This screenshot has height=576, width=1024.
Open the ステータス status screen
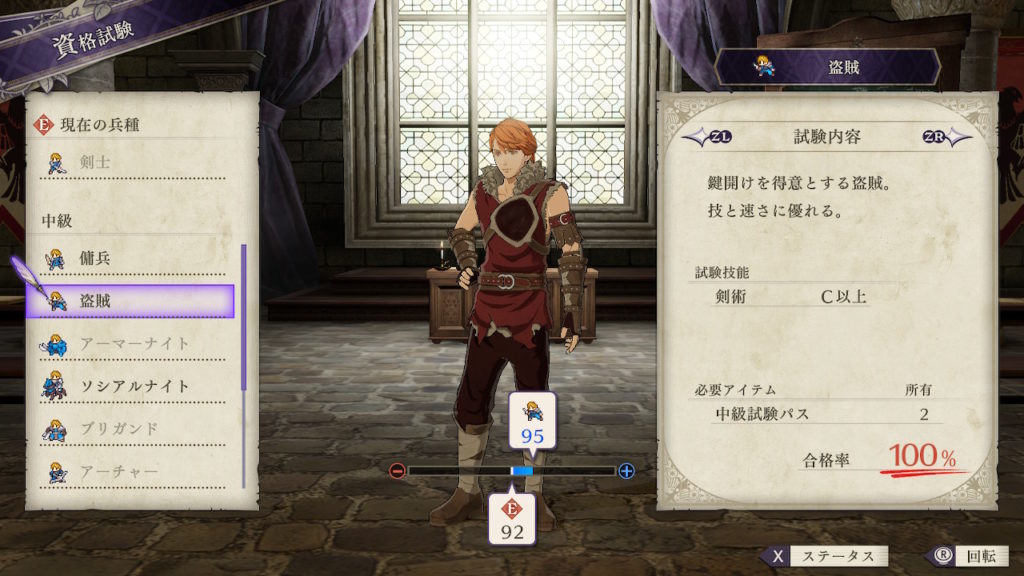pyautogui.click(x=826, y=556)
